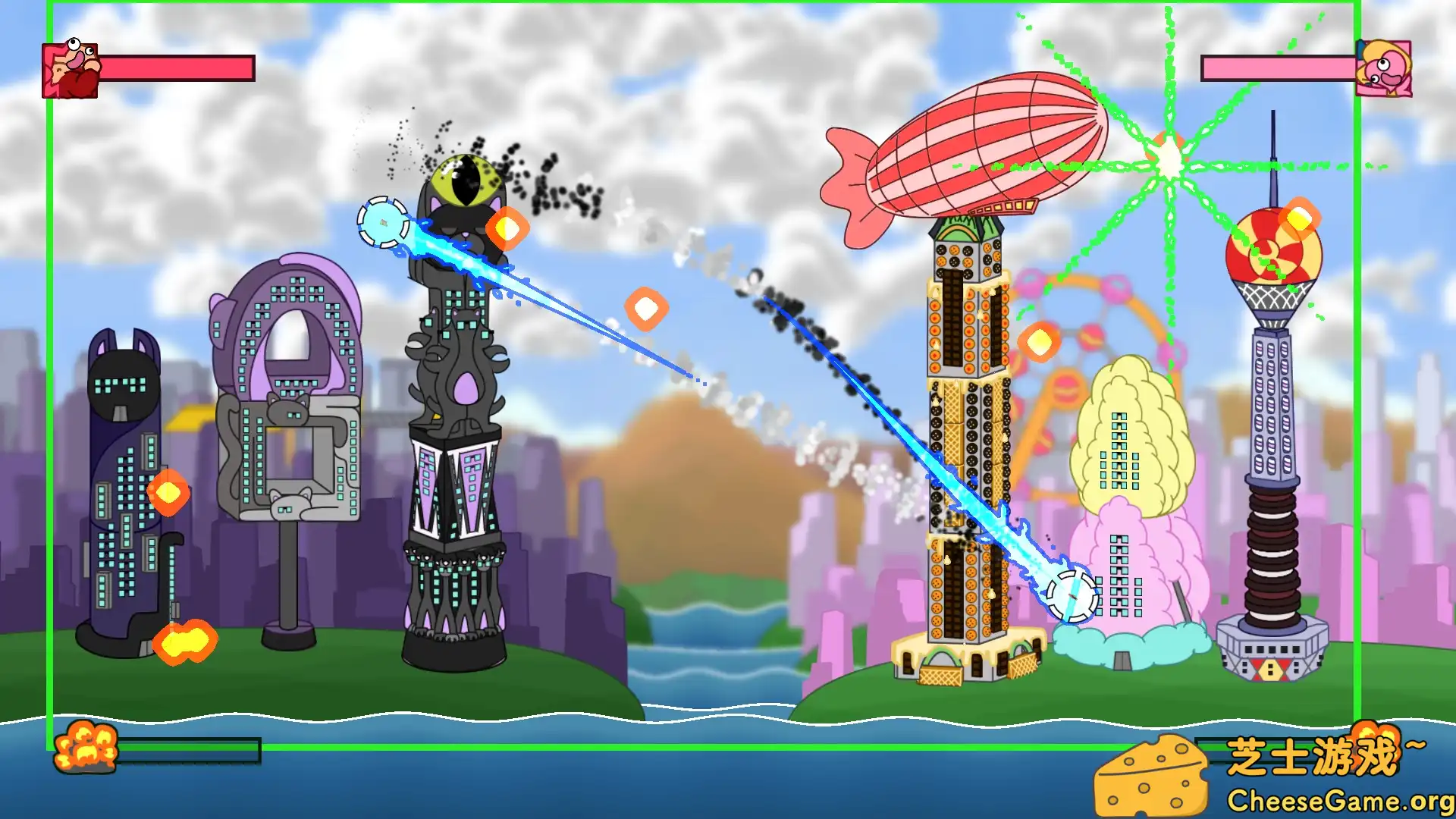Toggle the pink player's health bar
1456x819 pixels.
[1279, 69]
